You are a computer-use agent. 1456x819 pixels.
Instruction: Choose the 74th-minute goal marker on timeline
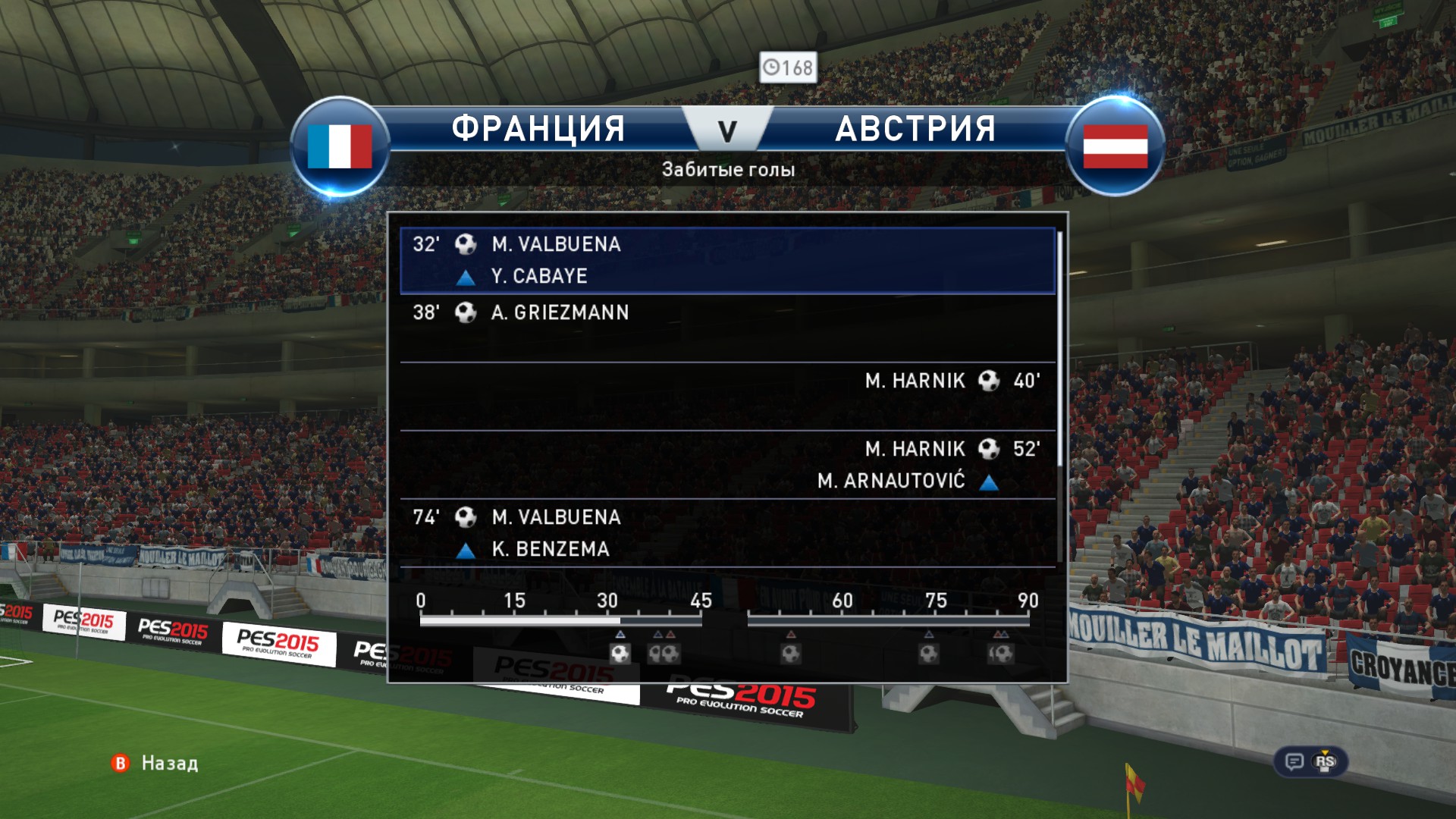click(929, 653)
